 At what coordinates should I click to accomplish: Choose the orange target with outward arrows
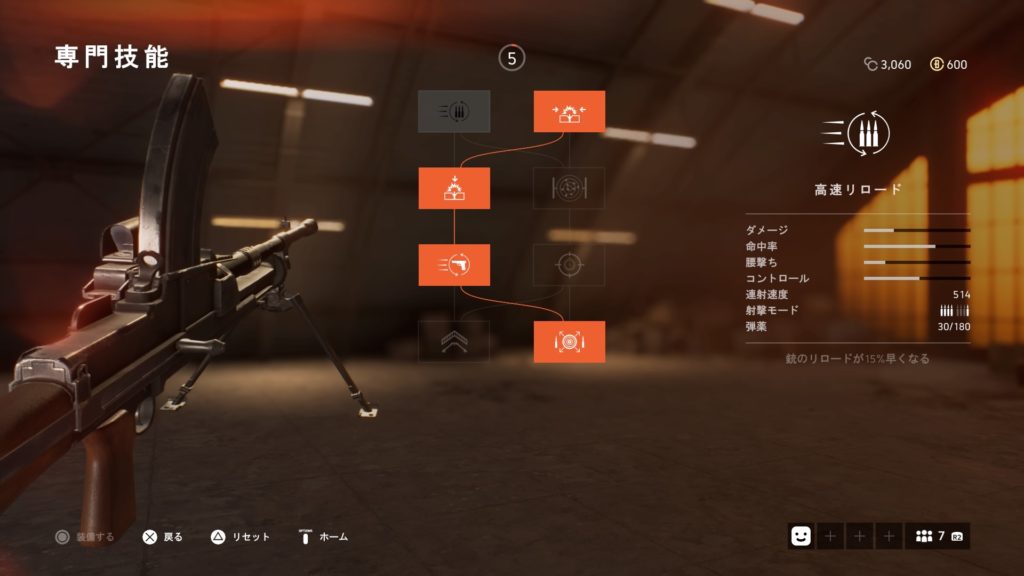click(x=569, y=342)
